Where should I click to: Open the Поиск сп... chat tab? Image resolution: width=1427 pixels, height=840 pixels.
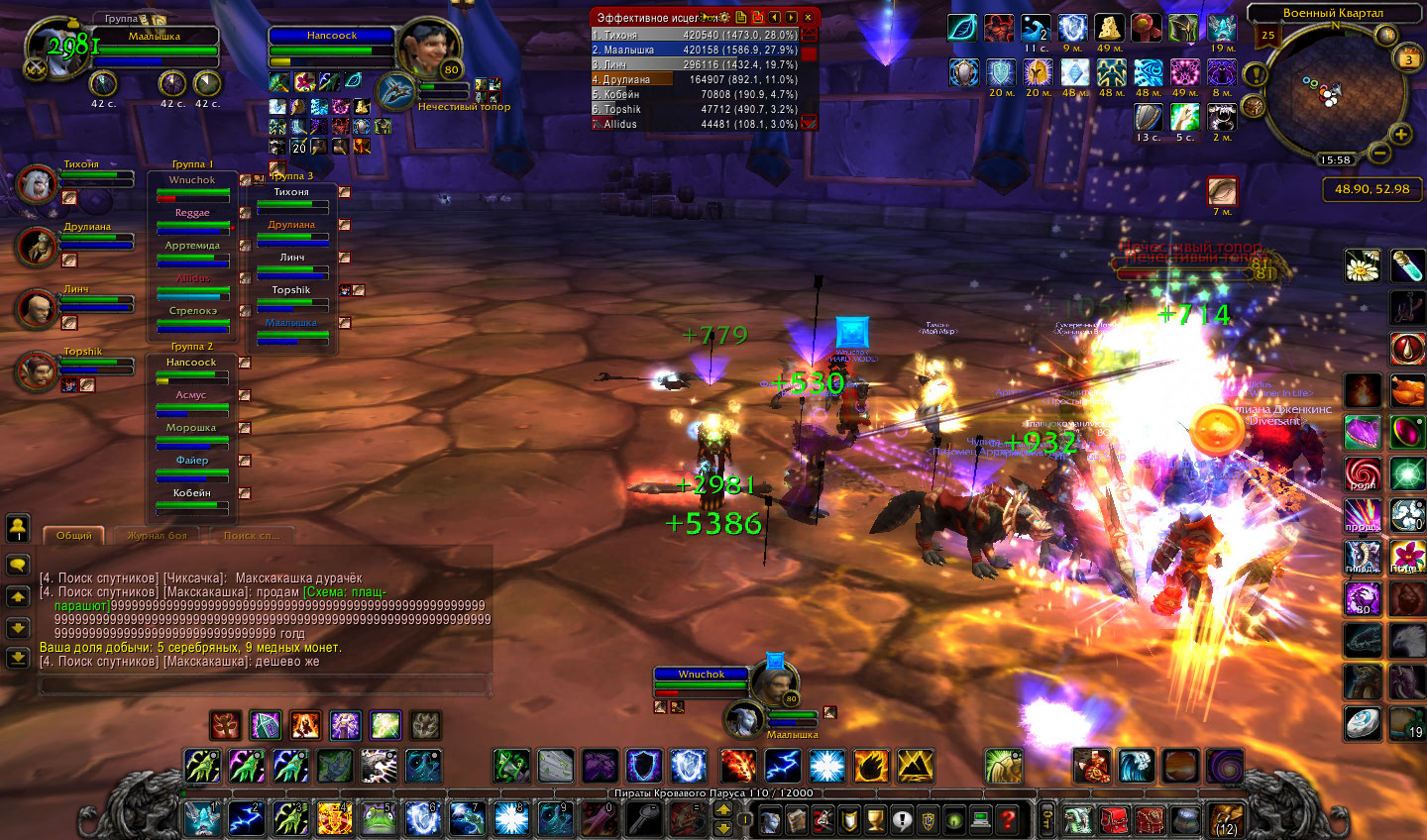[x=252, y=536]
